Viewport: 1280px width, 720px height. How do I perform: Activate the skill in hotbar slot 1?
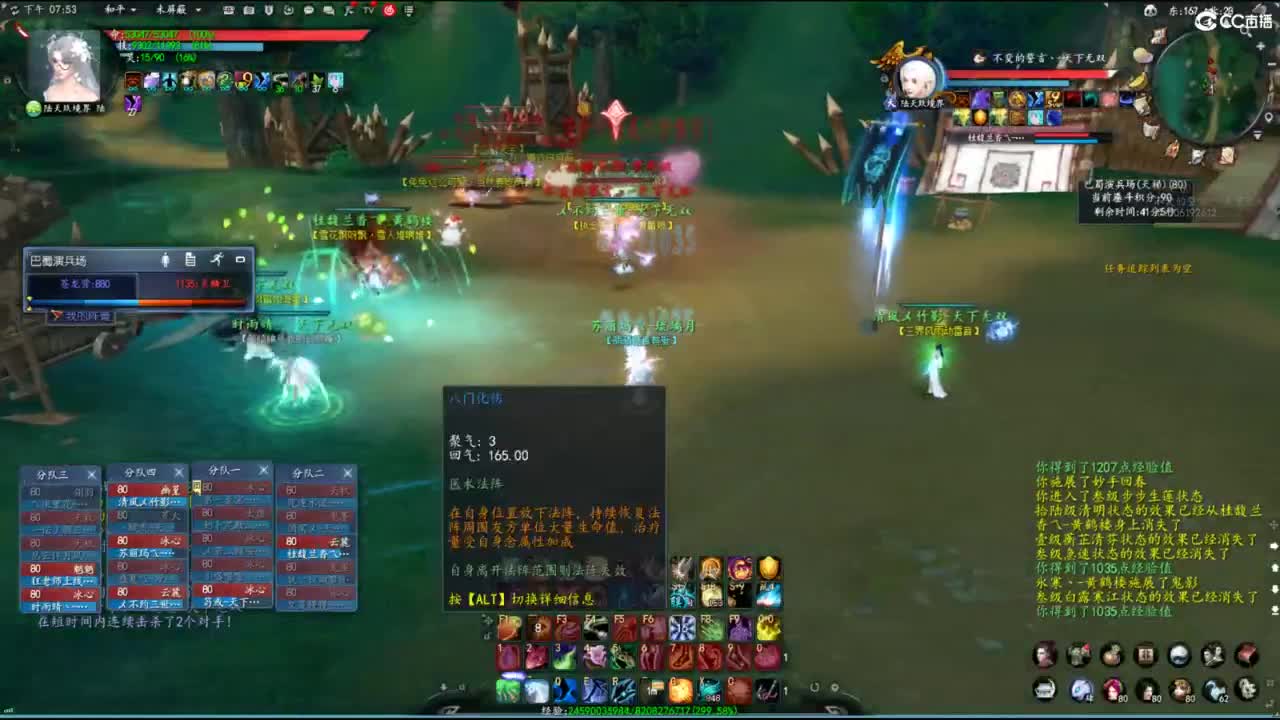[x=508, y=657]
